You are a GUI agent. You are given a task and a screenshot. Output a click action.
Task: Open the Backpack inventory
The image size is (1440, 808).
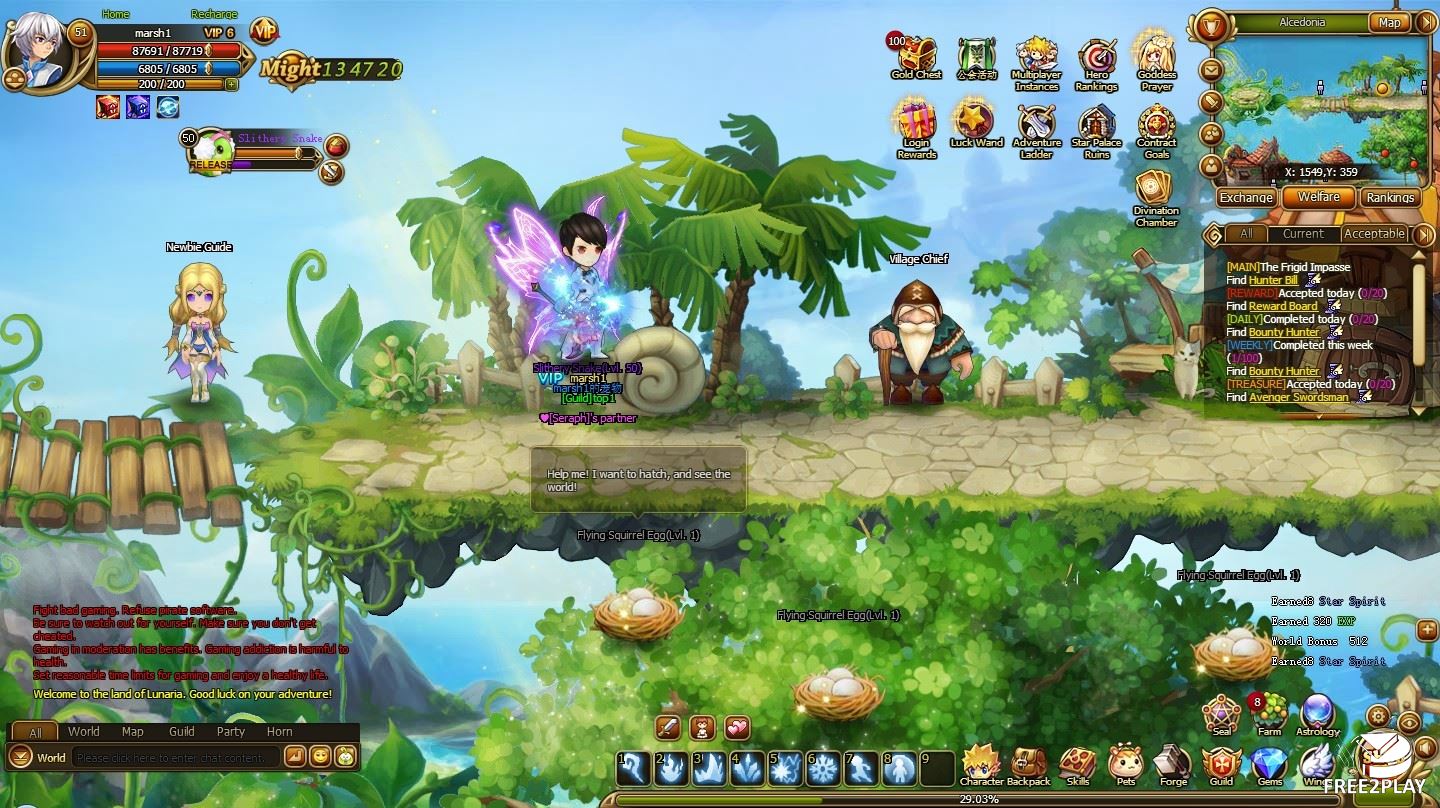[x=1028, y=766]
